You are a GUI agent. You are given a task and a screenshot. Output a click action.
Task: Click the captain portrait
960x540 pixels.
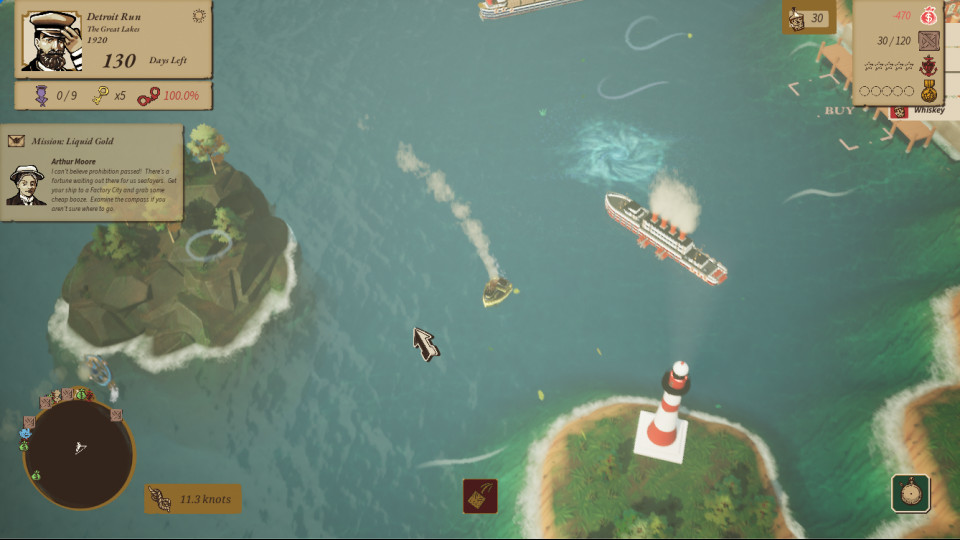click(52, 41)
